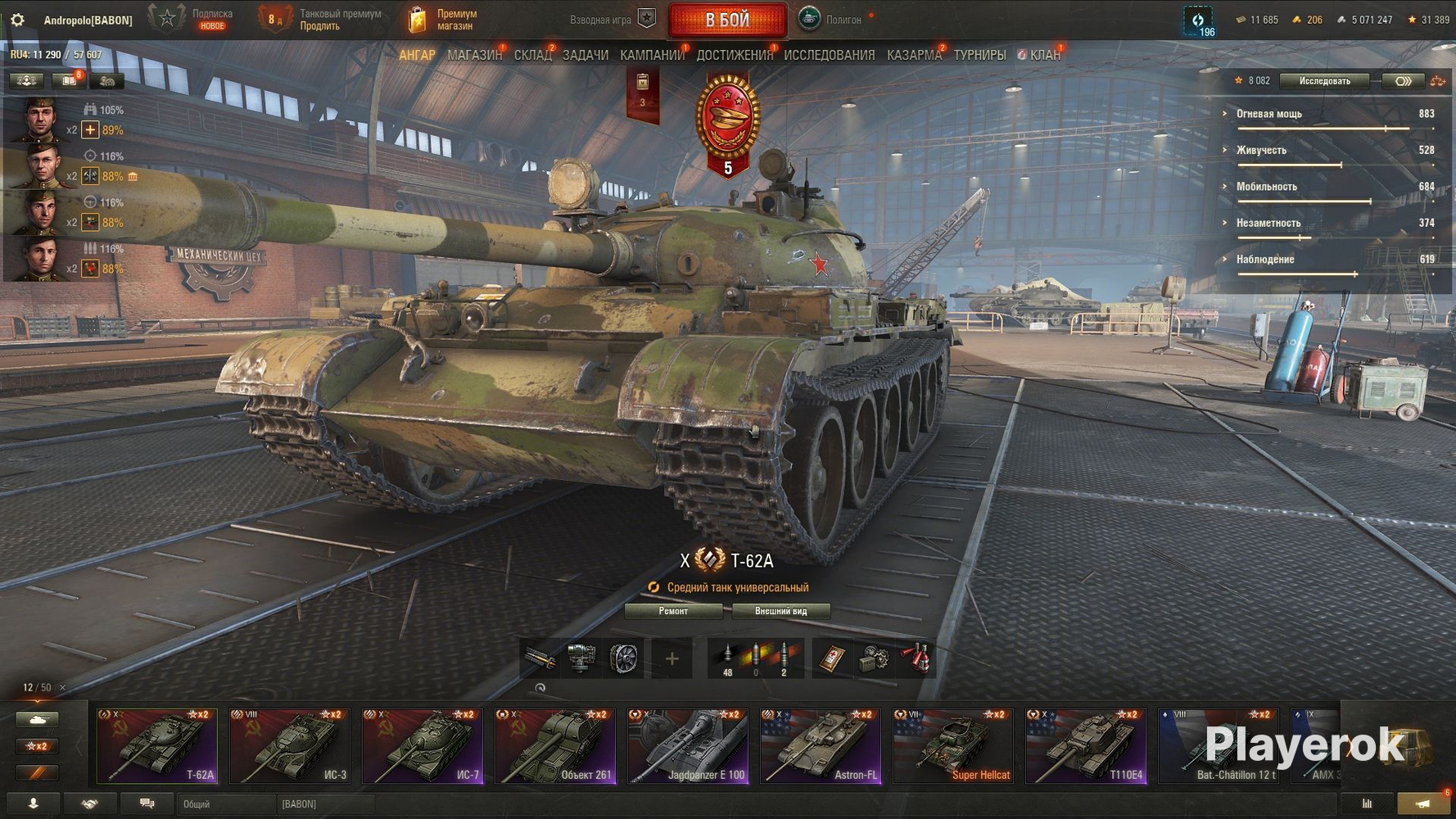The width and height of the screenshot is (1456, 819).
Task: Select the ИС-7 tank in the carousel
Action: pyautogui.click(x=423, y=746)
